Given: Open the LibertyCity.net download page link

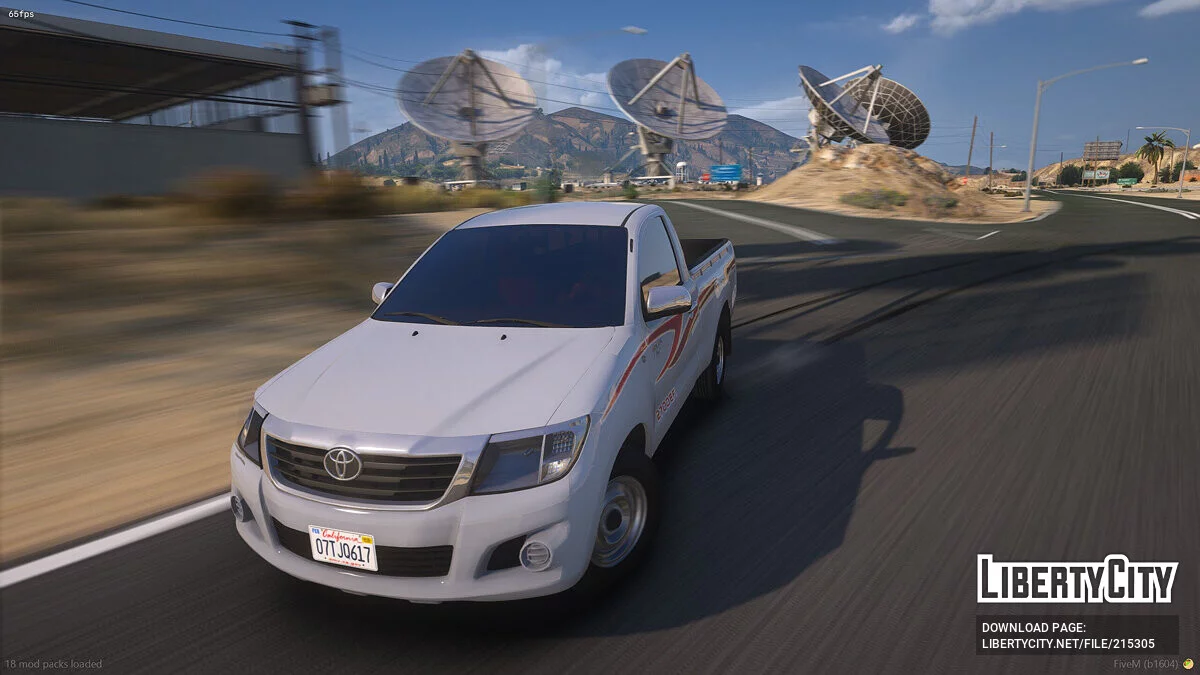Looking at the screenshot, I should point(1068,645).
